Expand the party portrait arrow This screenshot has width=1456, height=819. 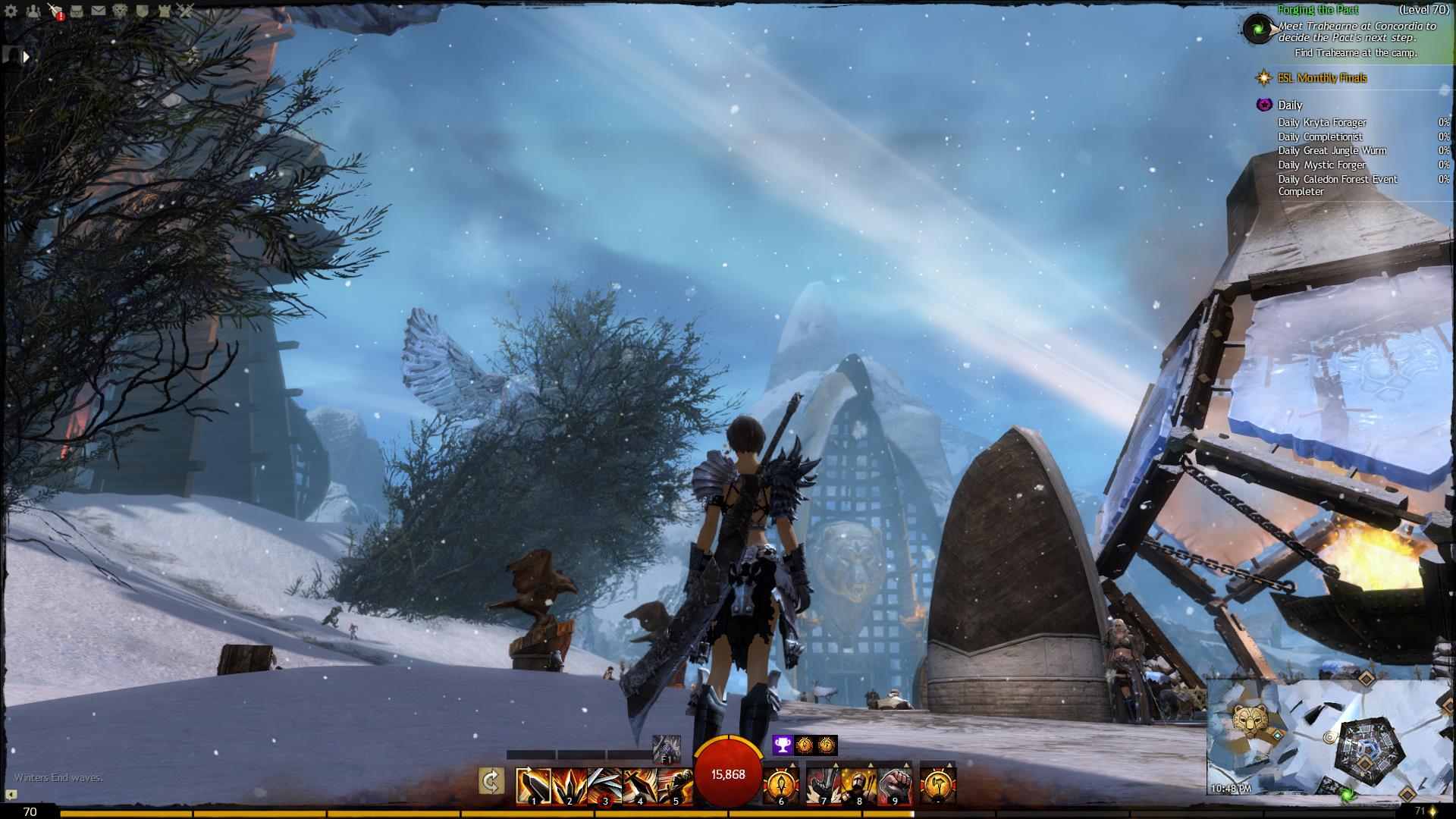27,56
